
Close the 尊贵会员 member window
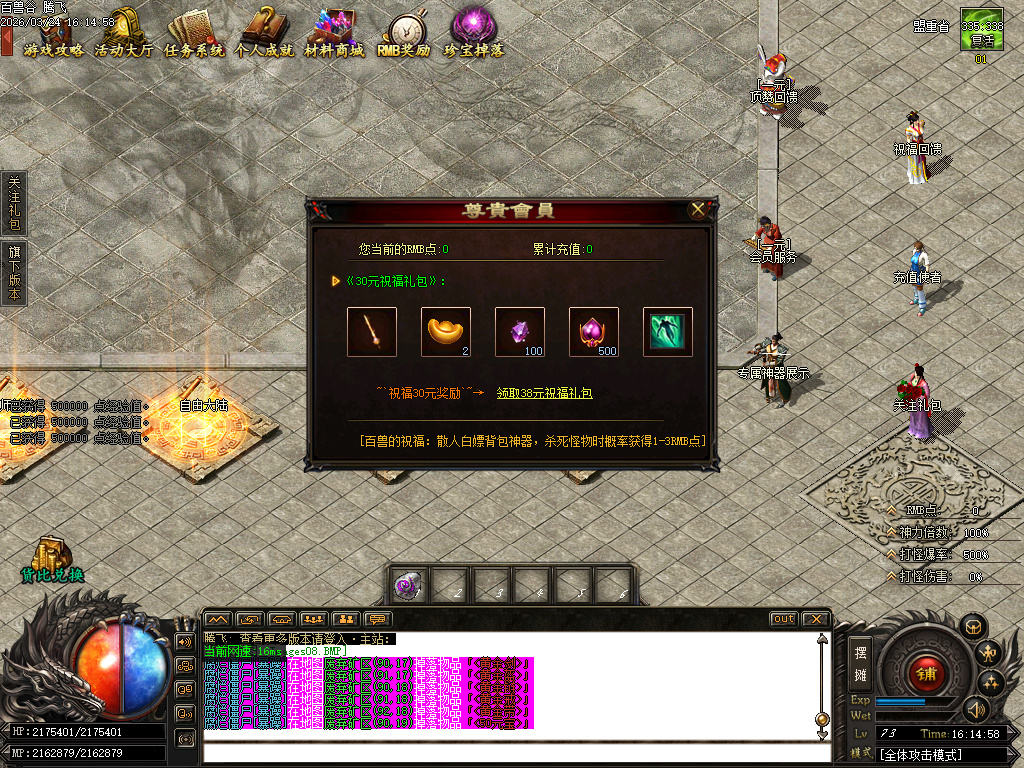pos(698,210)
